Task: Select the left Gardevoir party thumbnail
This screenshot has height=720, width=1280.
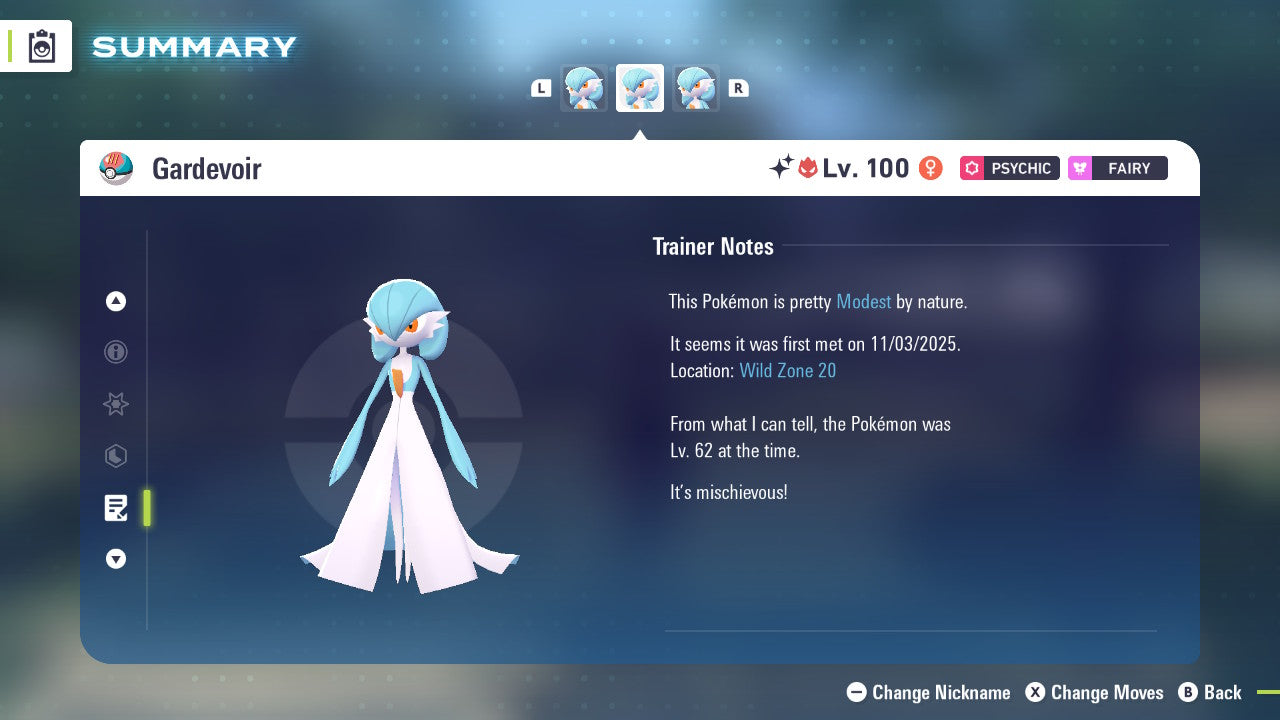Action: [x=584, y=88]
